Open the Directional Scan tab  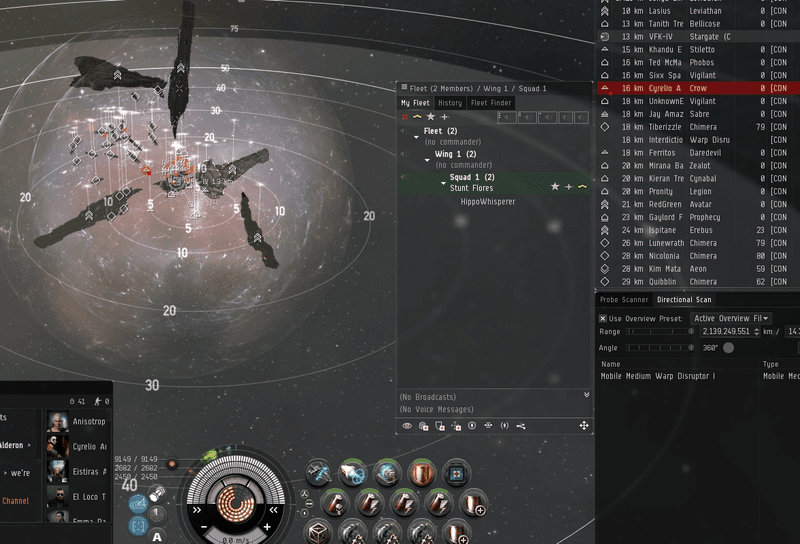click(x=683, y=300)
